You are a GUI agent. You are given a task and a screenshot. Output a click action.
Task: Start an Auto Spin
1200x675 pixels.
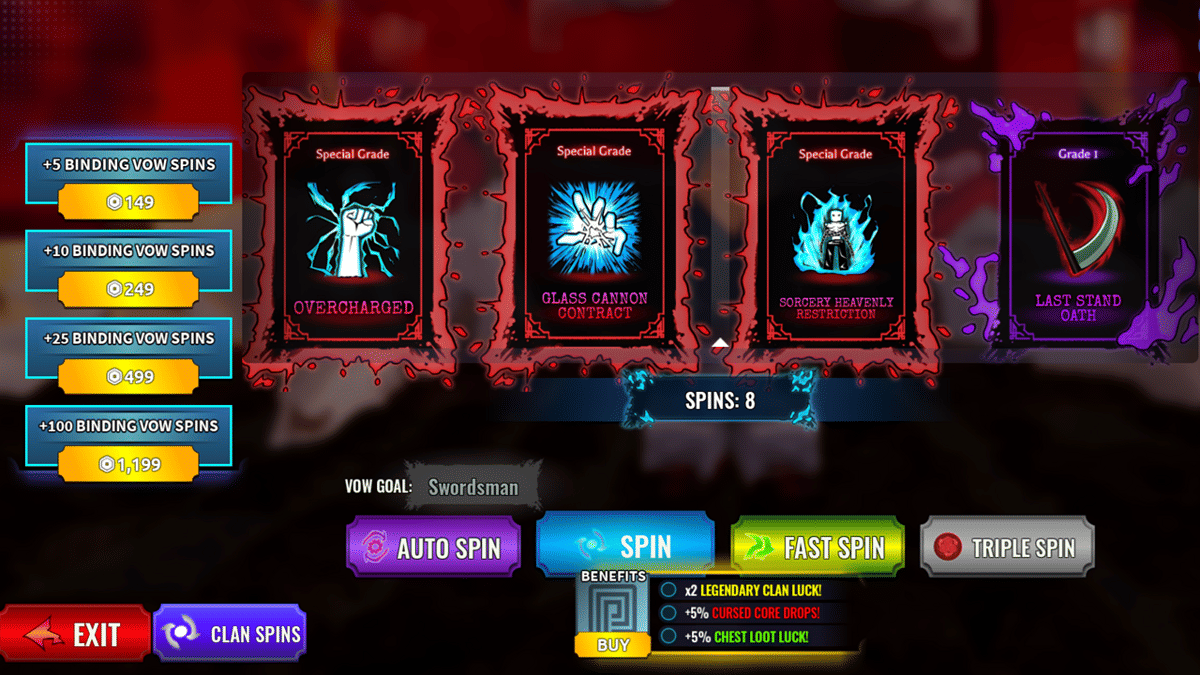(434, 547)
